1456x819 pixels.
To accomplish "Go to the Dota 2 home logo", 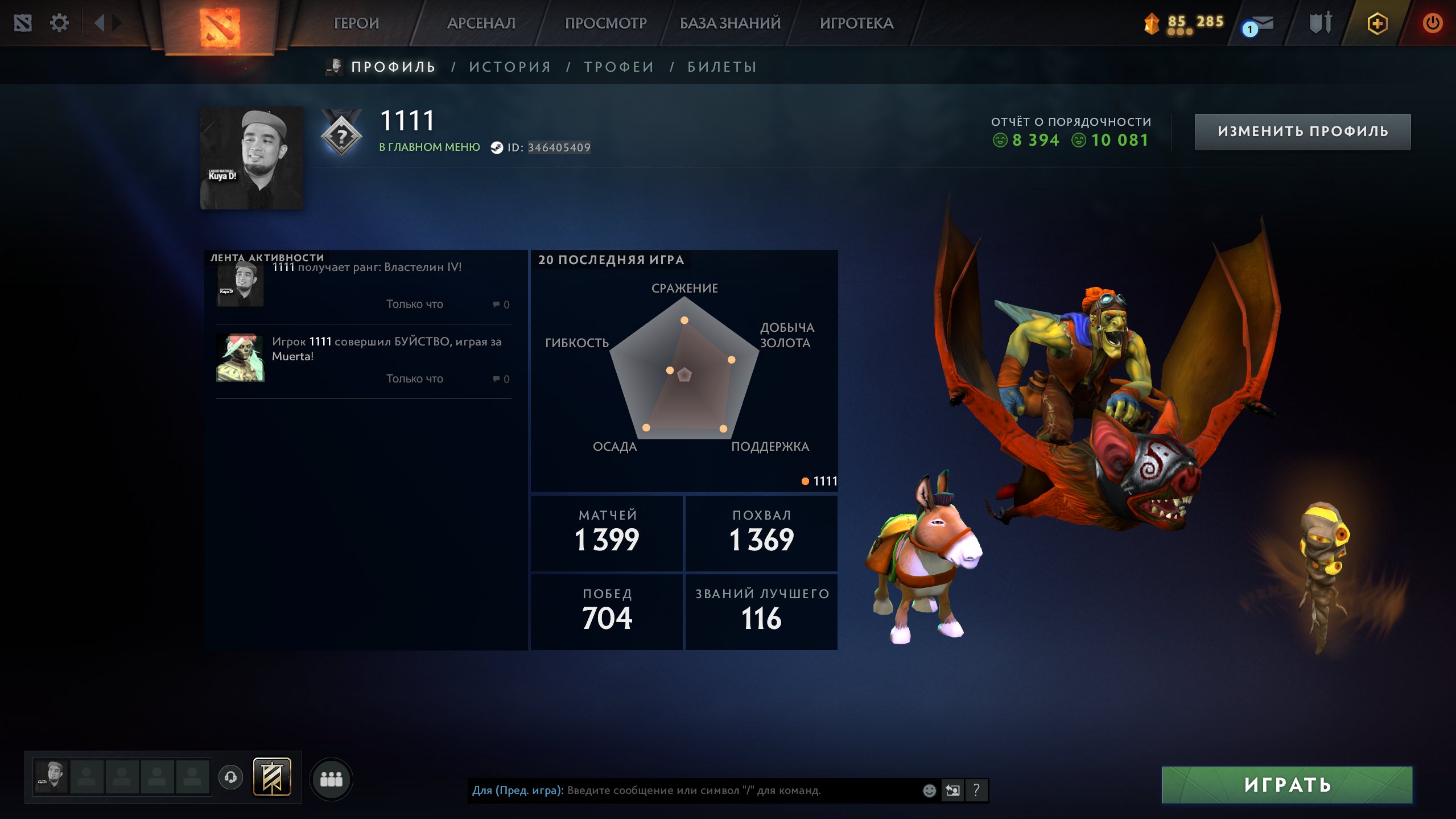I will point(220,26).
